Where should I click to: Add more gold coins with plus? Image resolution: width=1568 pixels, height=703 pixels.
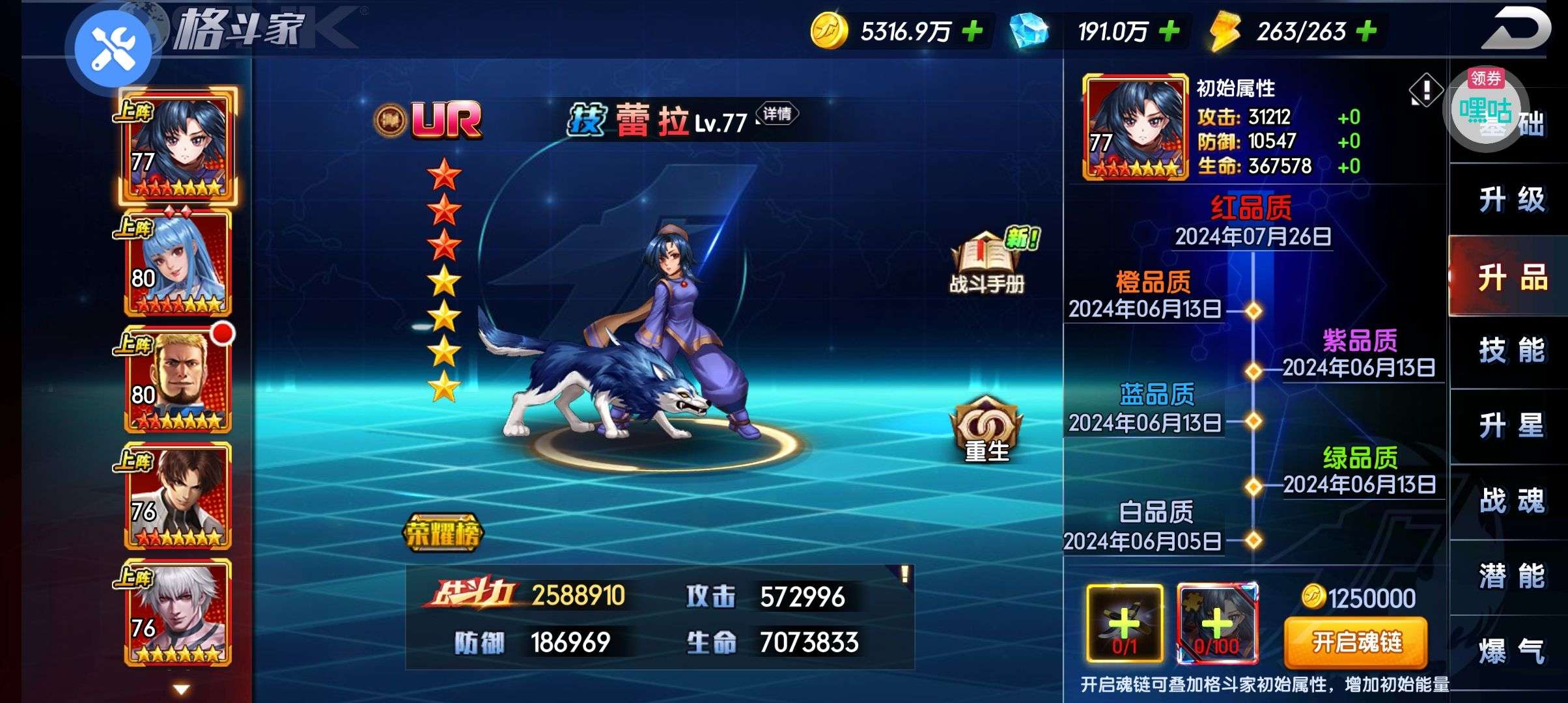point(972,31)
